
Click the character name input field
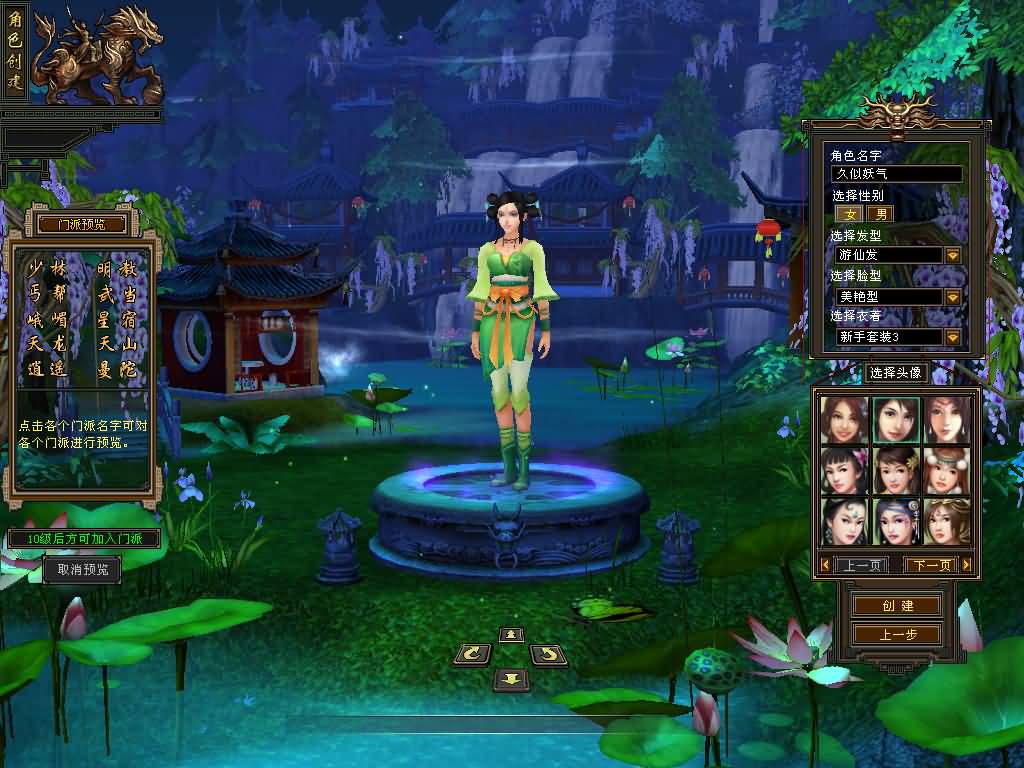(898, 174)
